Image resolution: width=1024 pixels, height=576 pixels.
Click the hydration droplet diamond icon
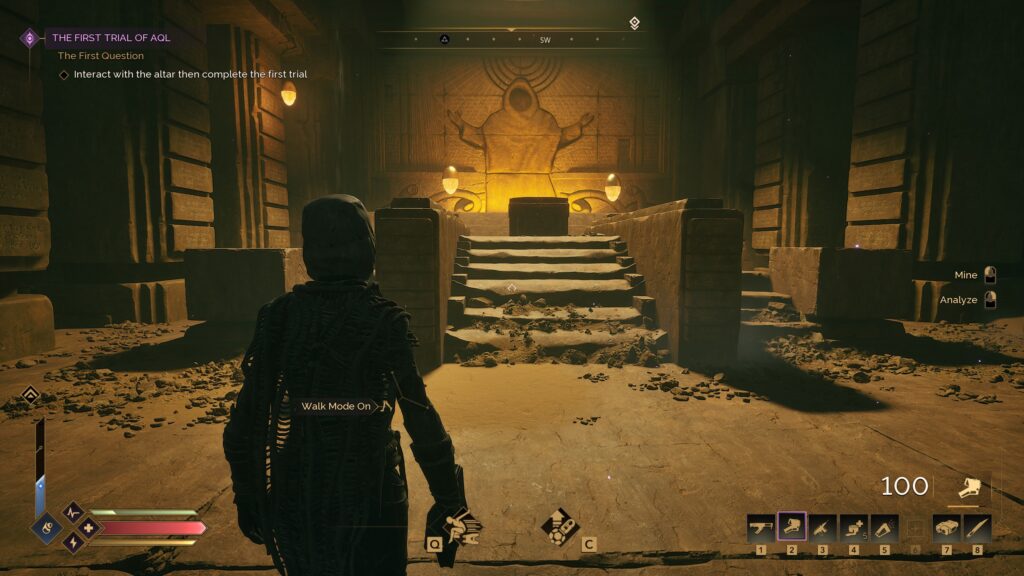click(45, 527)
